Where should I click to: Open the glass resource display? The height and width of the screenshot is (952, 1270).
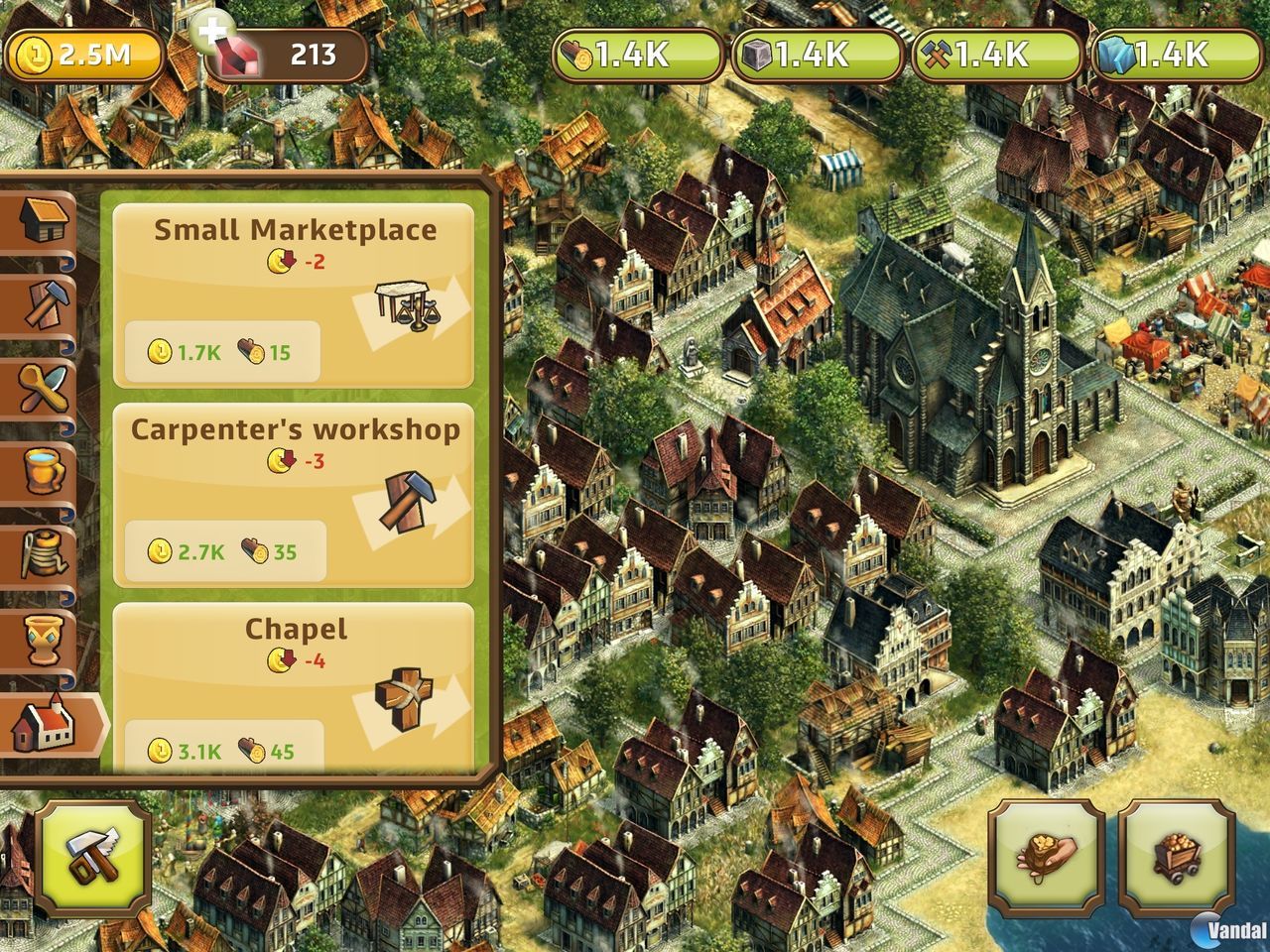click(x=1156, y=58)
